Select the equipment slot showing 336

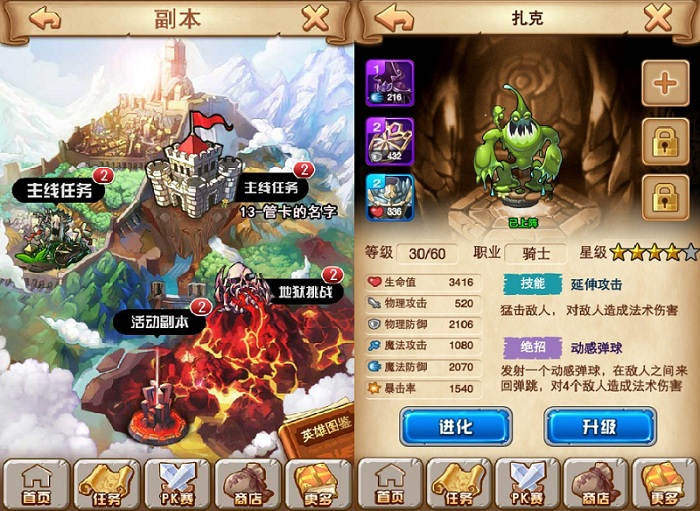(x=391, y=197)
